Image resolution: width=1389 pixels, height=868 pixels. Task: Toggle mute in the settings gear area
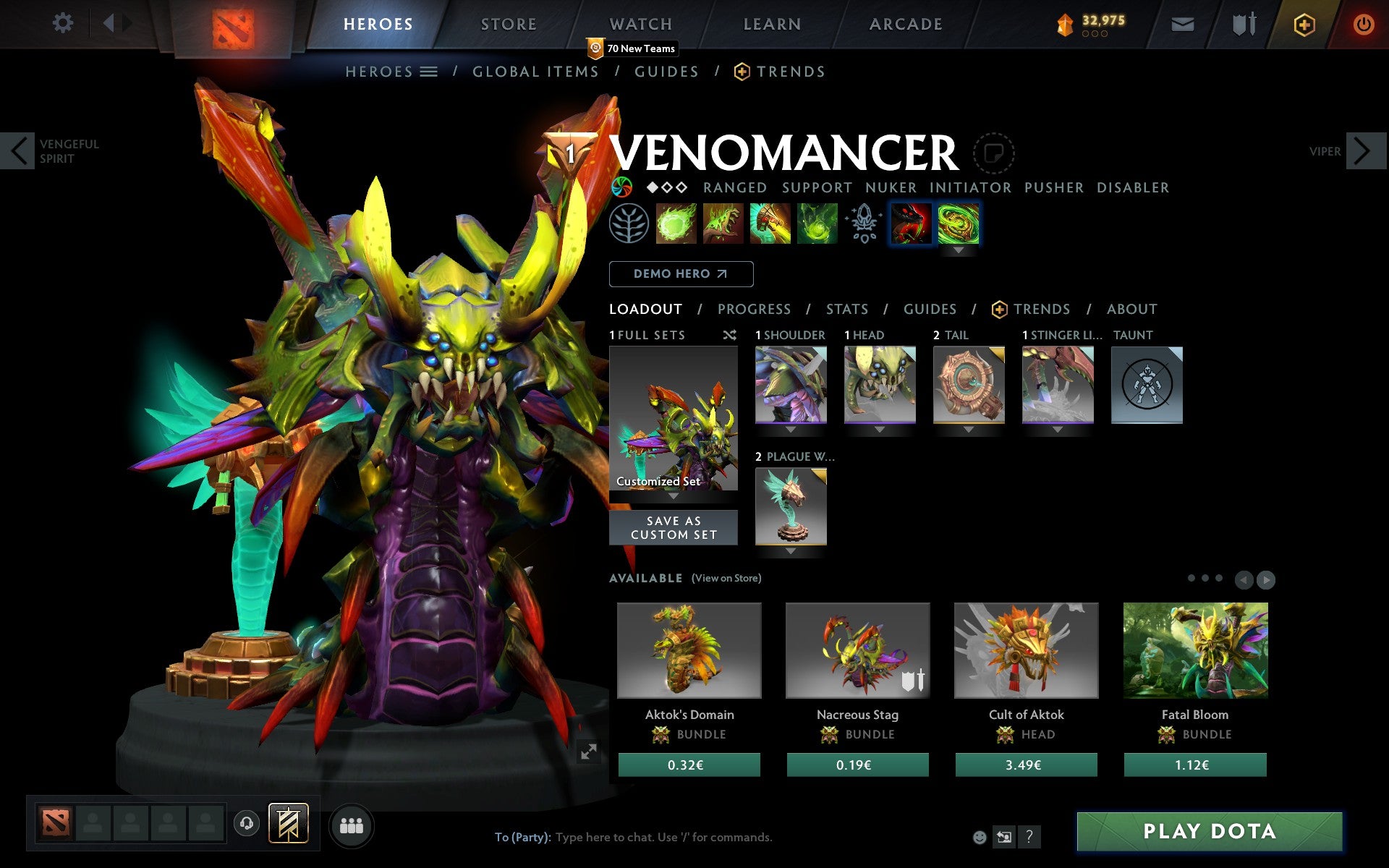[x=64, y=23]
